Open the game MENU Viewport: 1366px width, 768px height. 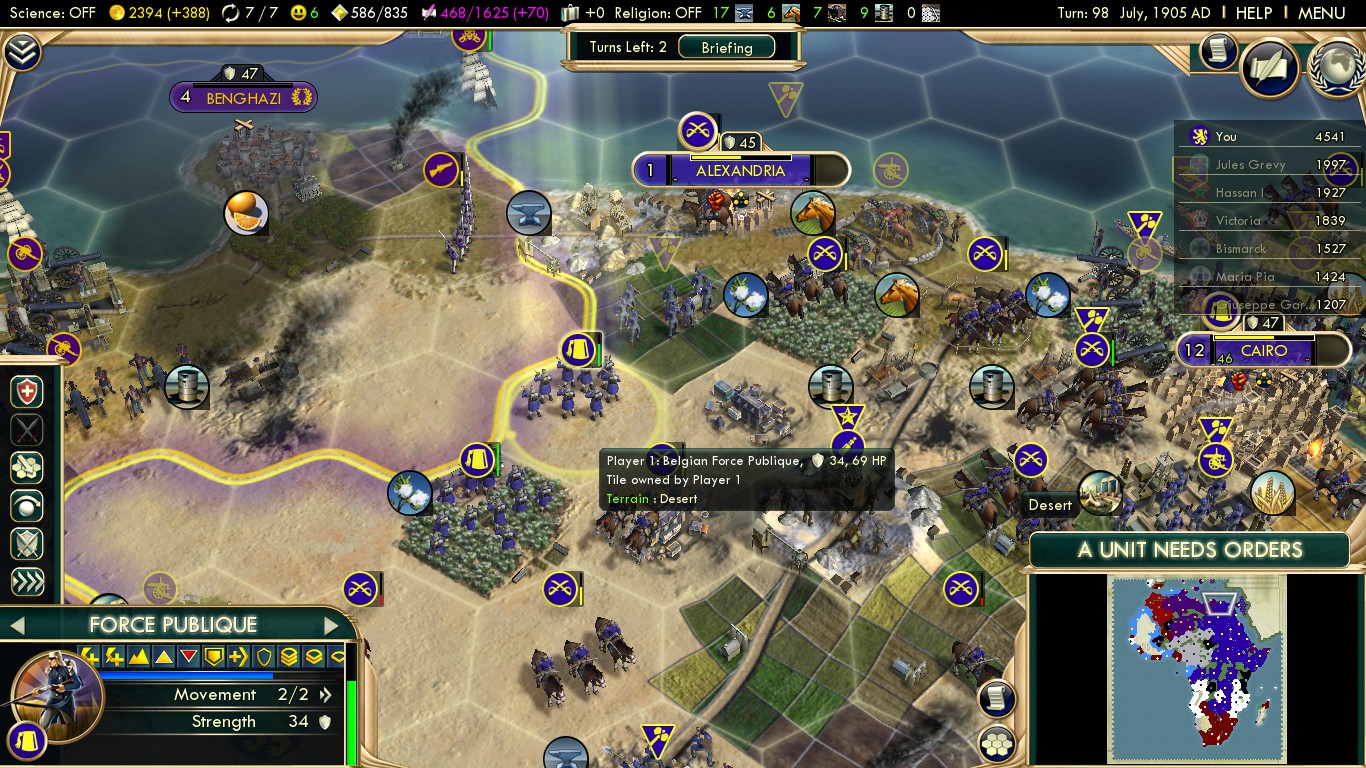pos(1320,13)
